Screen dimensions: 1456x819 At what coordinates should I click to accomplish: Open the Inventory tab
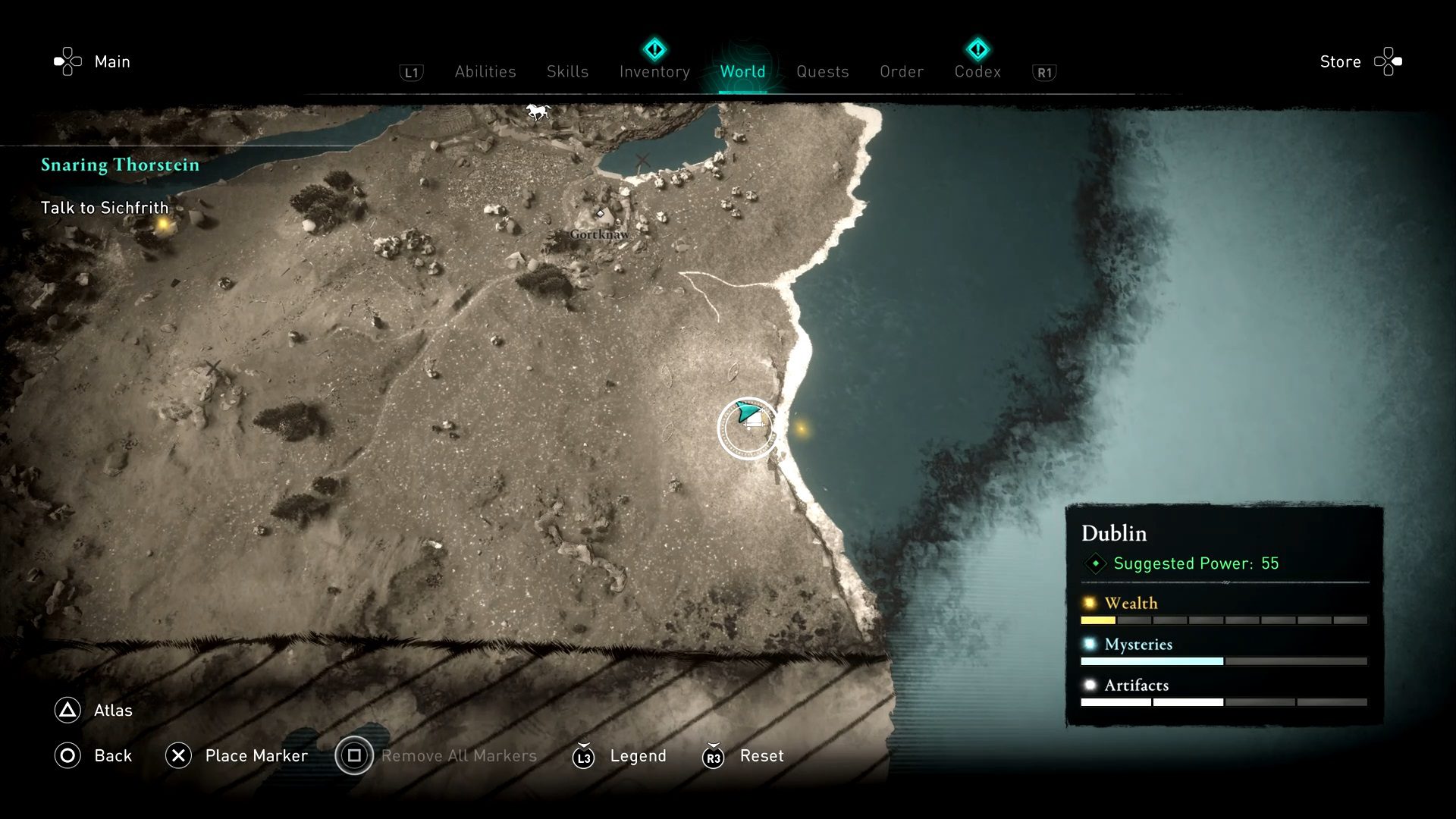click(654, 71)
